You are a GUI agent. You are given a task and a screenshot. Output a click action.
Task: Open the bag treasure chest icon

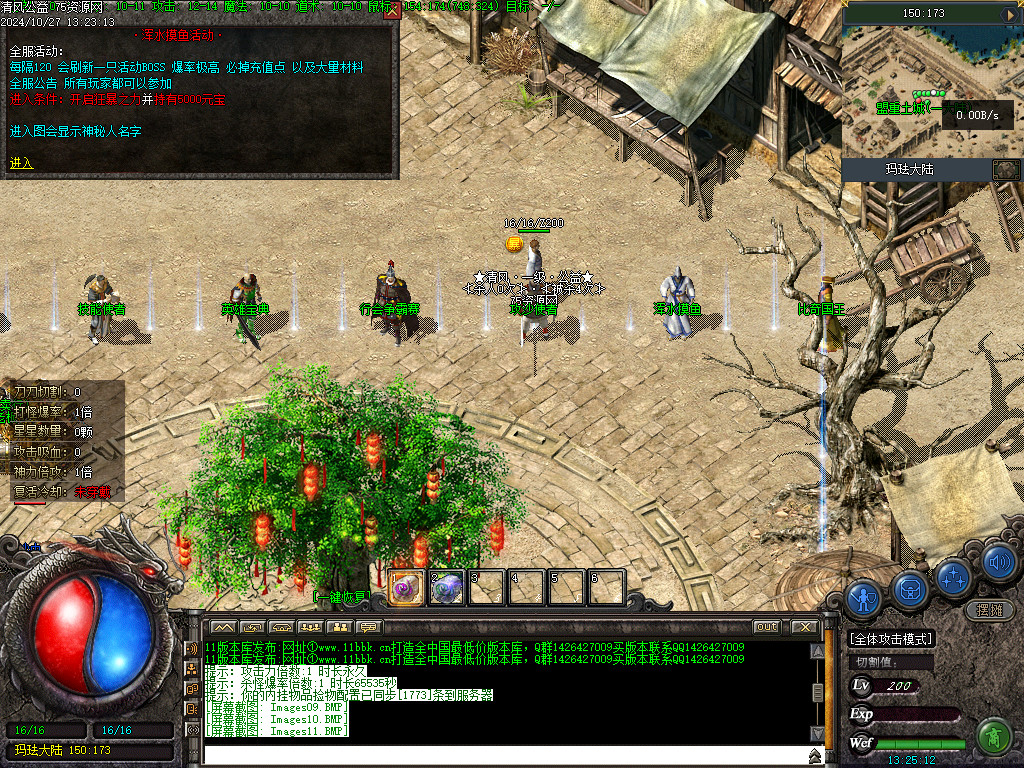tap(910, 590)
